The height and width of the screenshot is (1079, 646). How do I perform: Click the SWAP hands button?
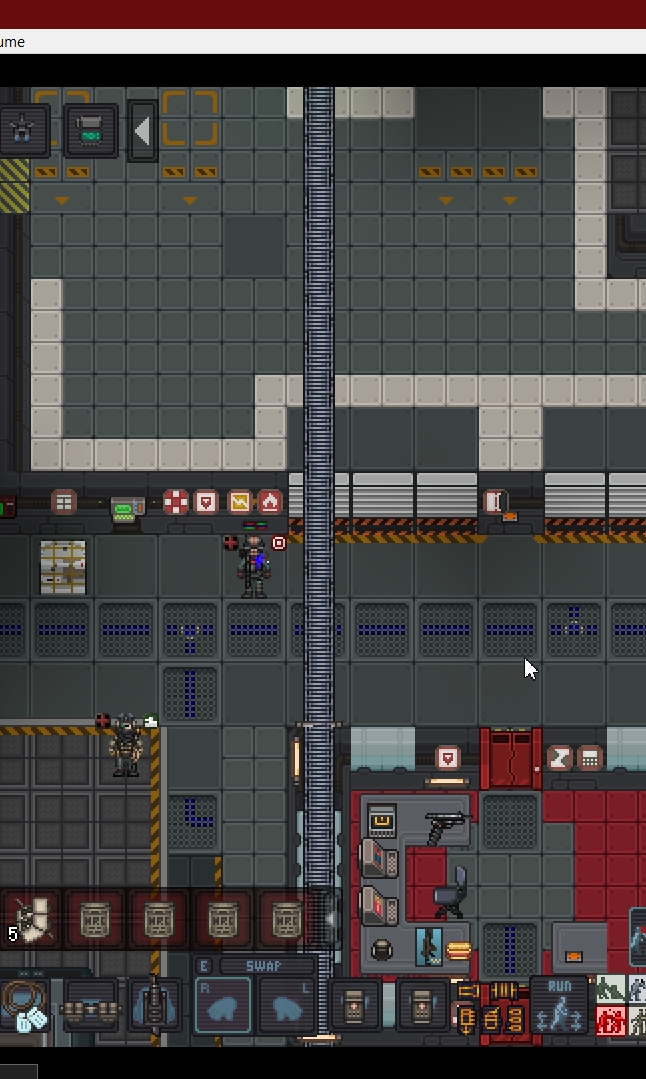pos(254,966)
